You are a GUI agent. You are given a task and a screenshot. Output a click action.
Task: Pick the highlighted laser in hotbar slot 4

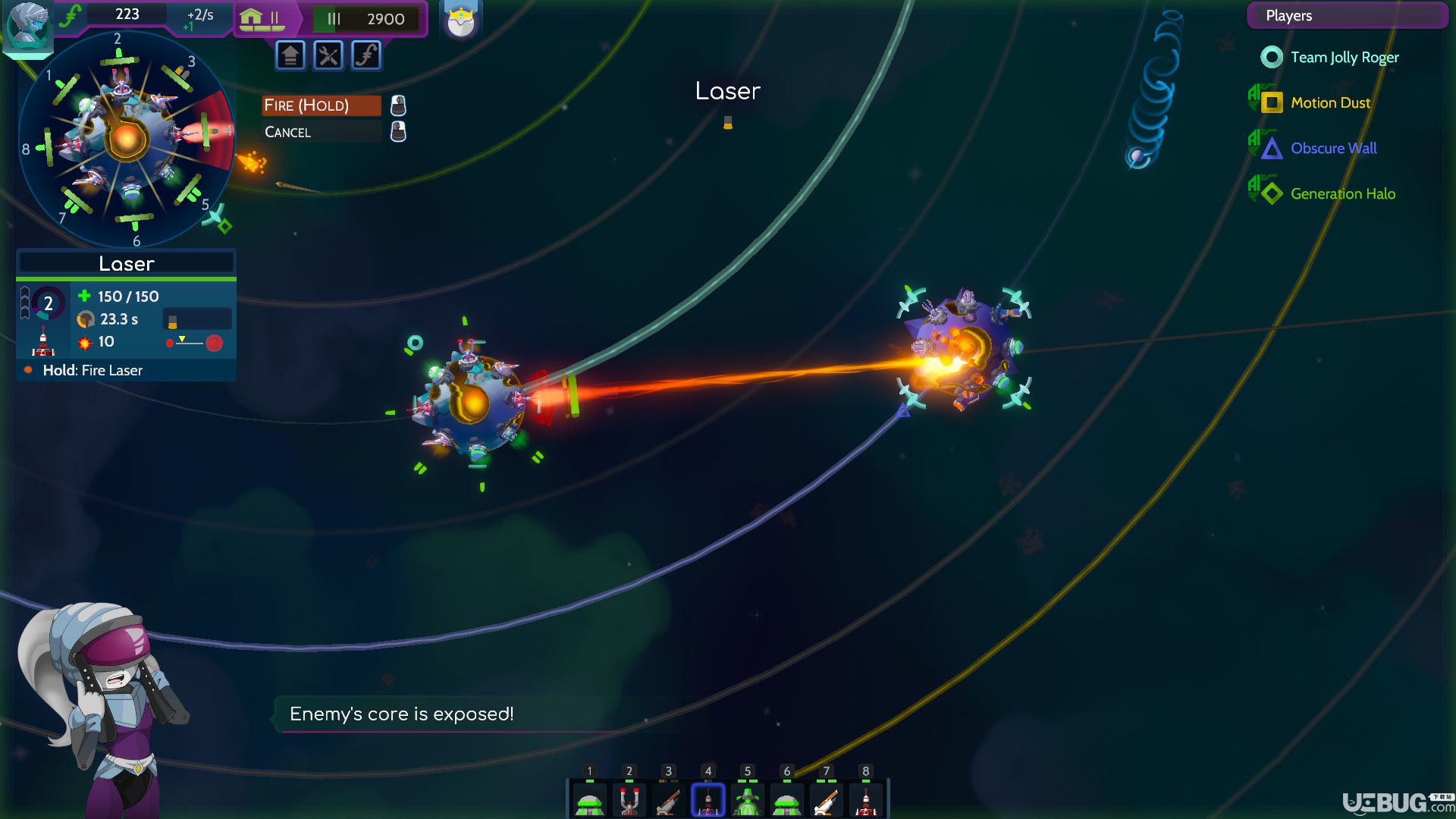708,801
